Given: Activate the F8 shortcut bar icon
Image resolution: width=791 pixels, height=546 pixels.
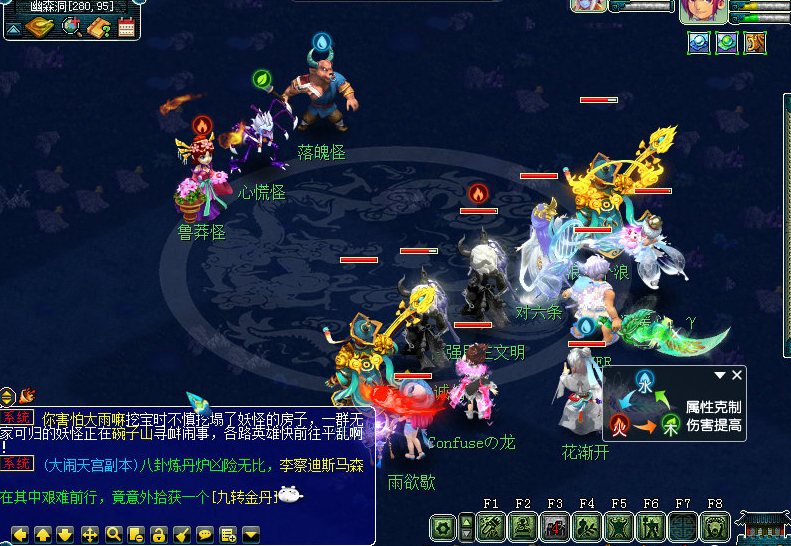Looking at the screenshot, I should 714,526.
